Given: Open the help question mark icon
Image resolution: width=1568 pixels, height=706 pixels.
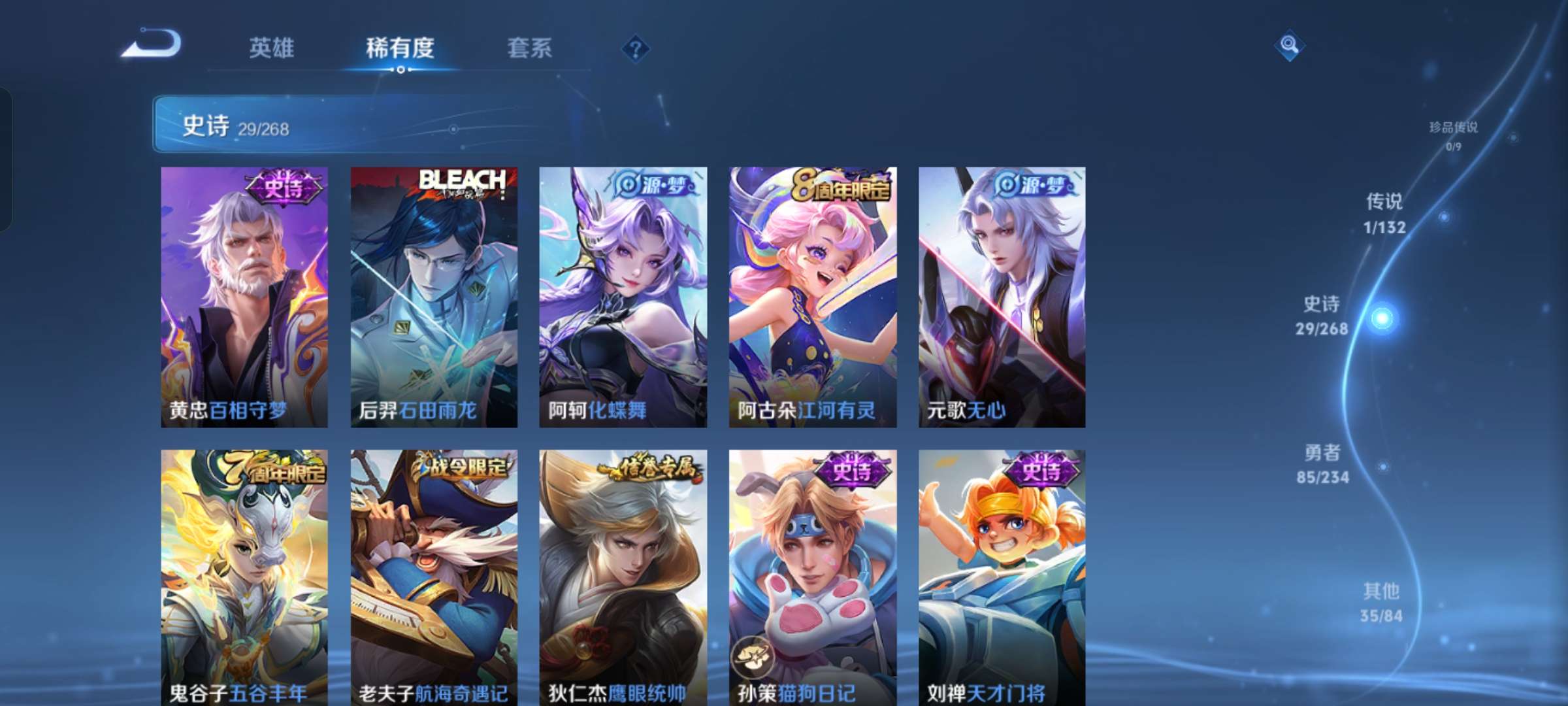Looking at the screenshot, I should tap(636, 48).
